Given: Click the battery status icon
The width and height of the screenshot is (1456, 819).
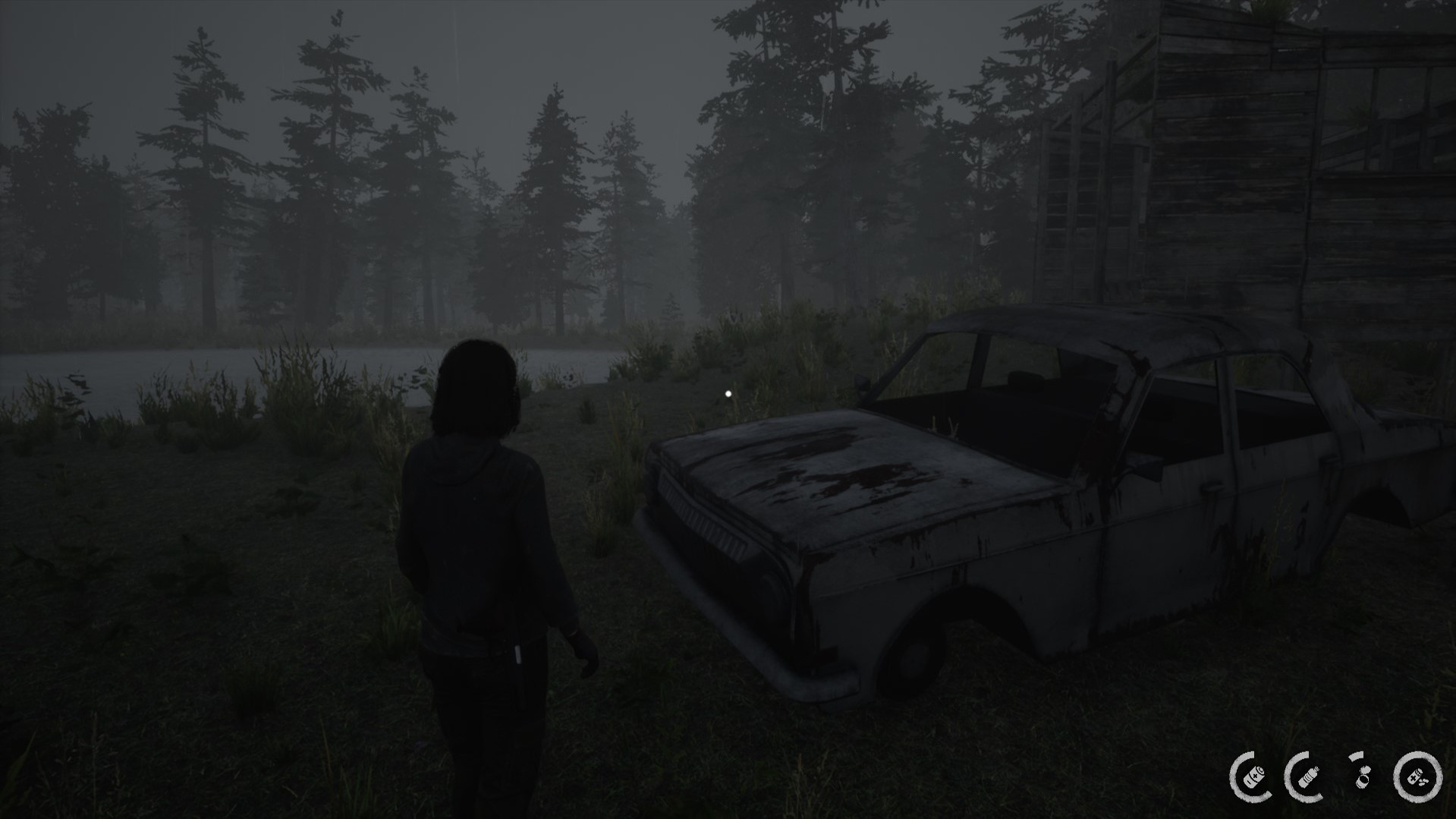Looking at the screenshot, I should pos(1255,776).
